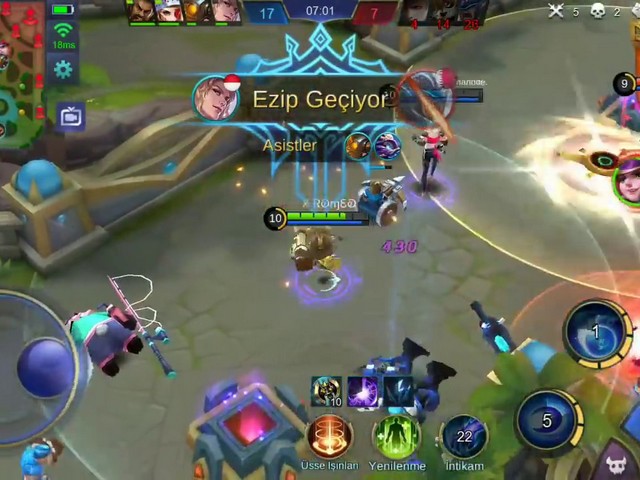
Task: Select the bearded ally hero portrait
Action: click(143, 10)
